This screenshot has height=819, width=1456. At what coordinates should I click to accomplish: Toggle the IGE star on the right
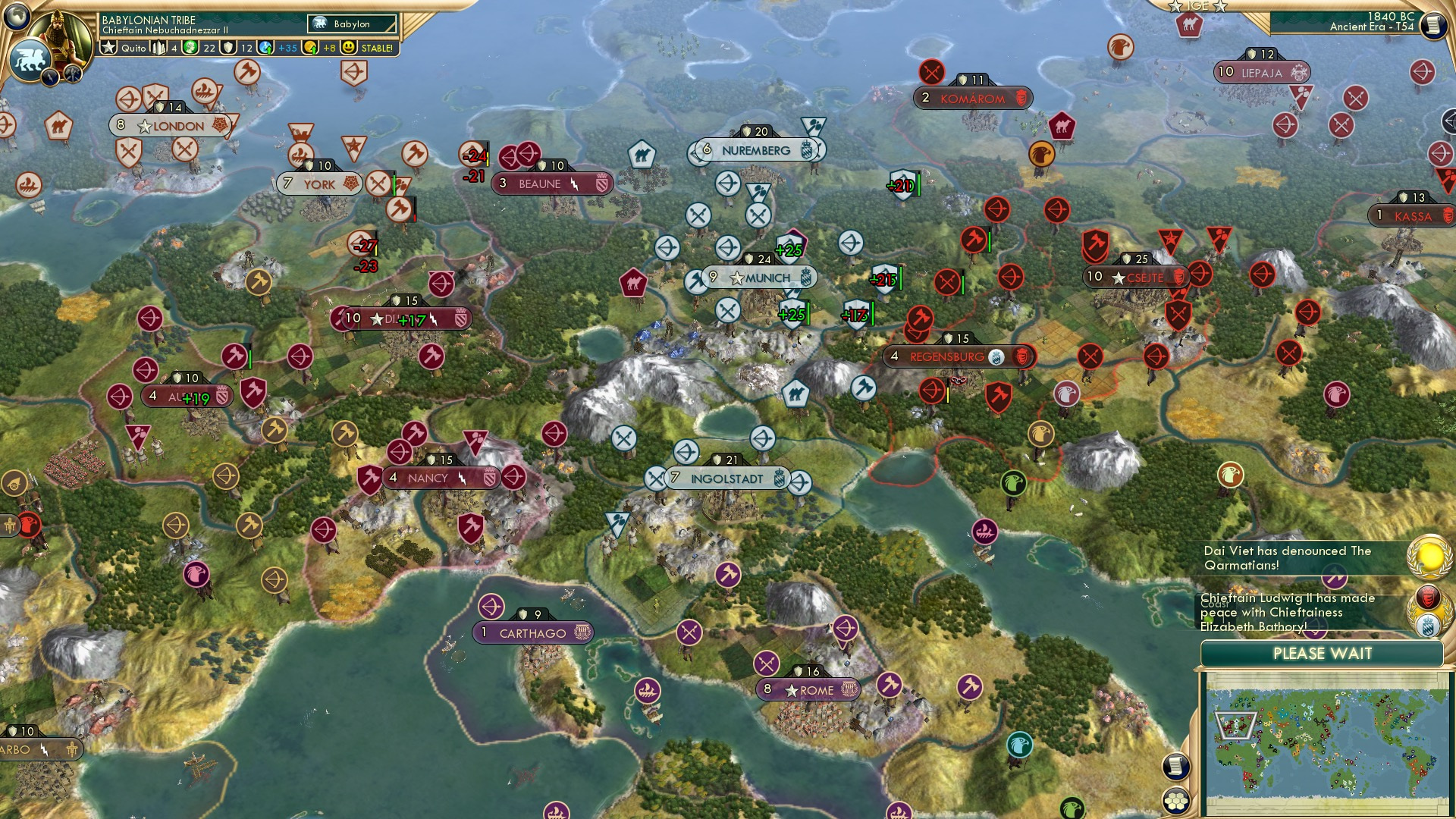click(1220, 6)
